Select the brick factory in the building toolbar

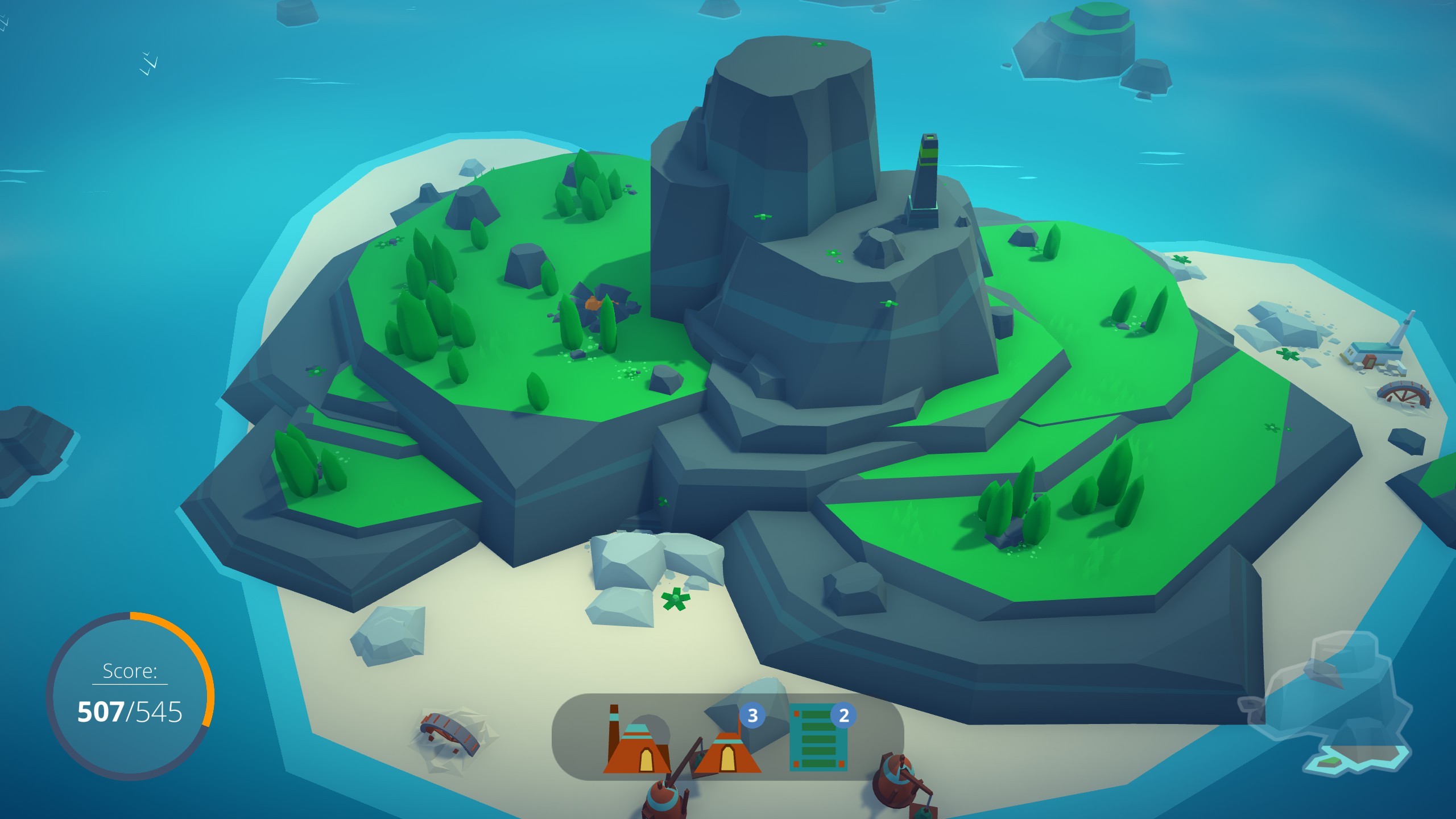(x=637, y=752)
